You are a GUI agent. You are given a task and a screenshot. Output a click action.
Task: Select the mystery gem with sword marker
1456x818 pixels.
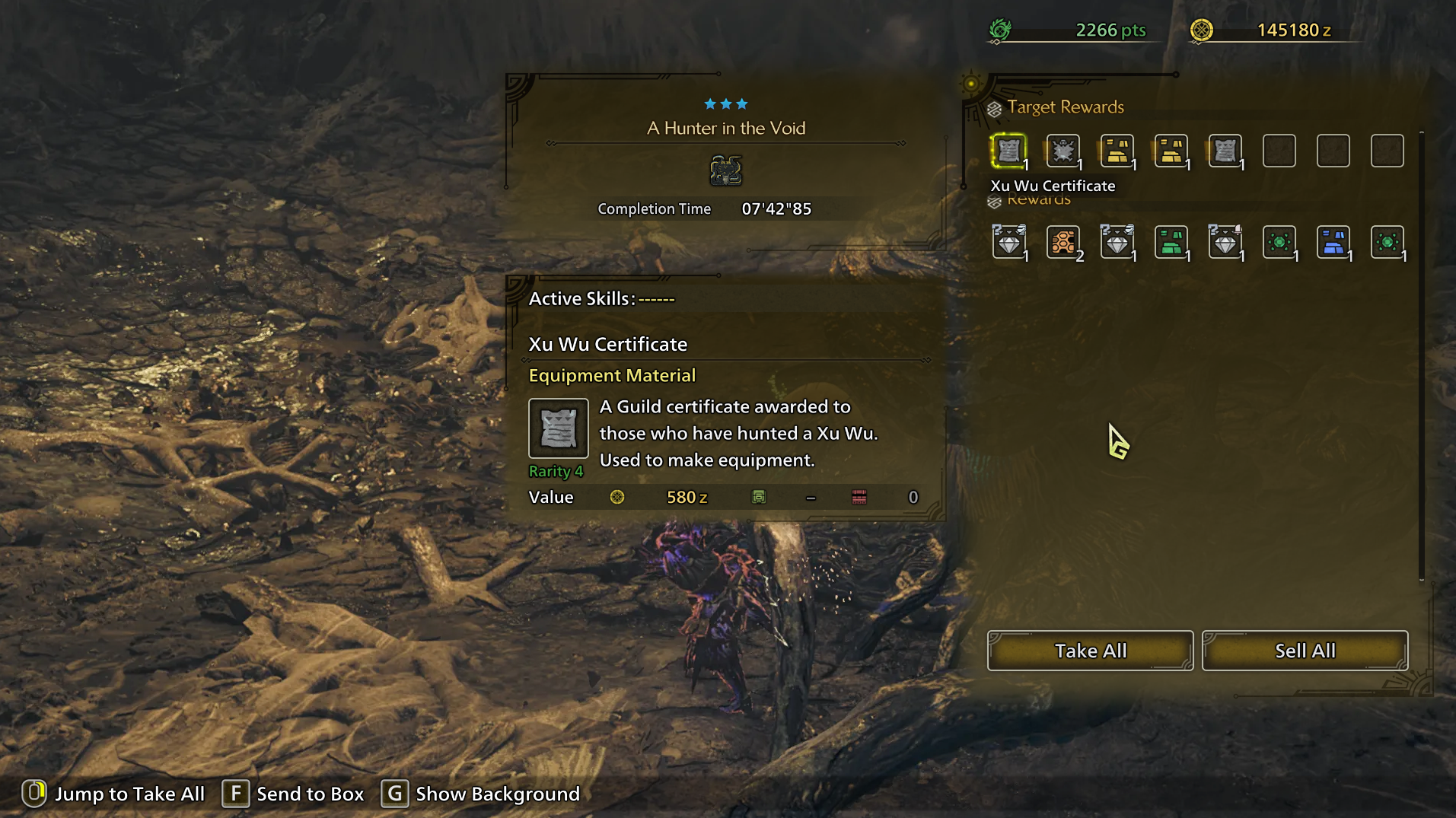pyautogui.click(x=1225, y=243)
